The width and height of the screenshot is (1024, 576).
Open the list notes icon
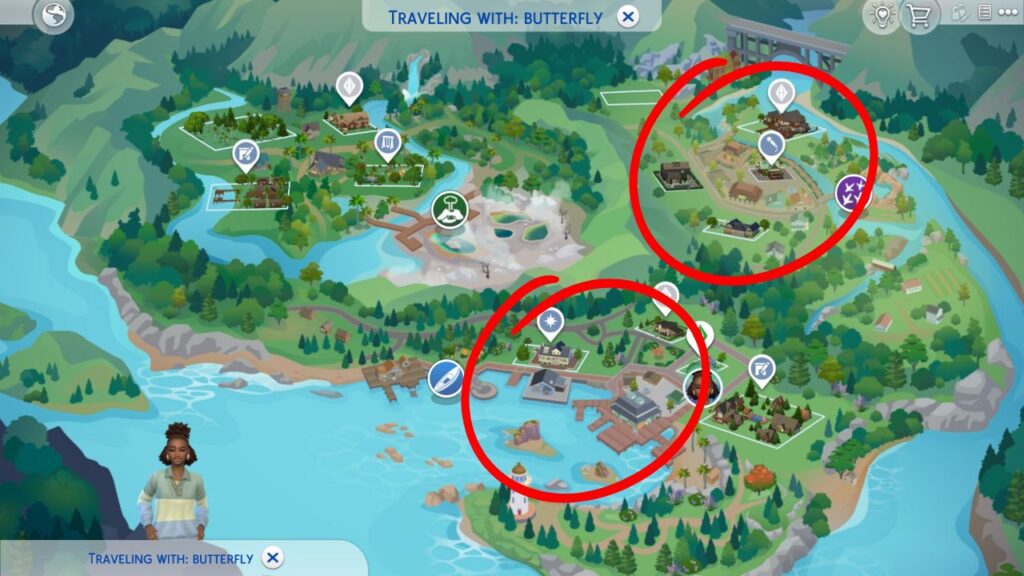985,13
